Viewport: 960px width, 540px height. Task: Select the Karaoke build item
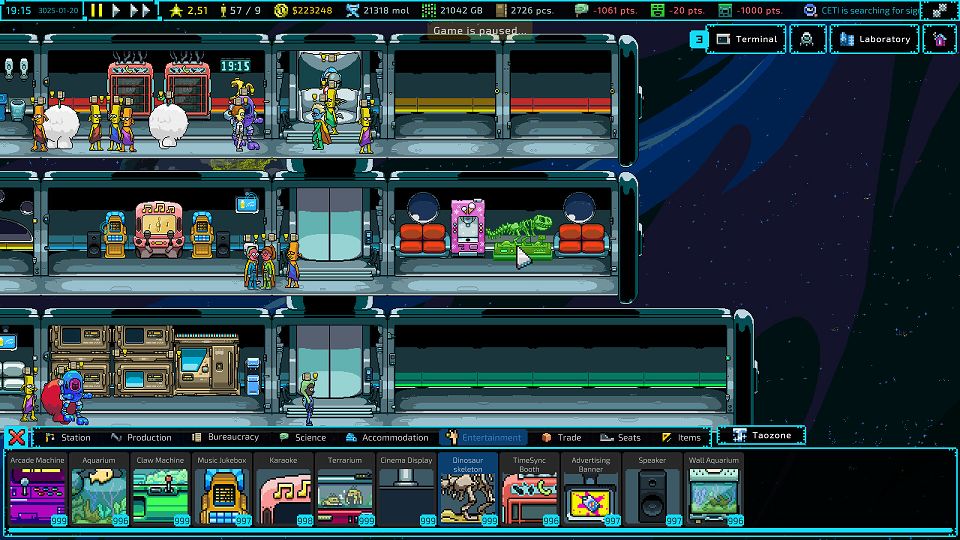point(283,488)
